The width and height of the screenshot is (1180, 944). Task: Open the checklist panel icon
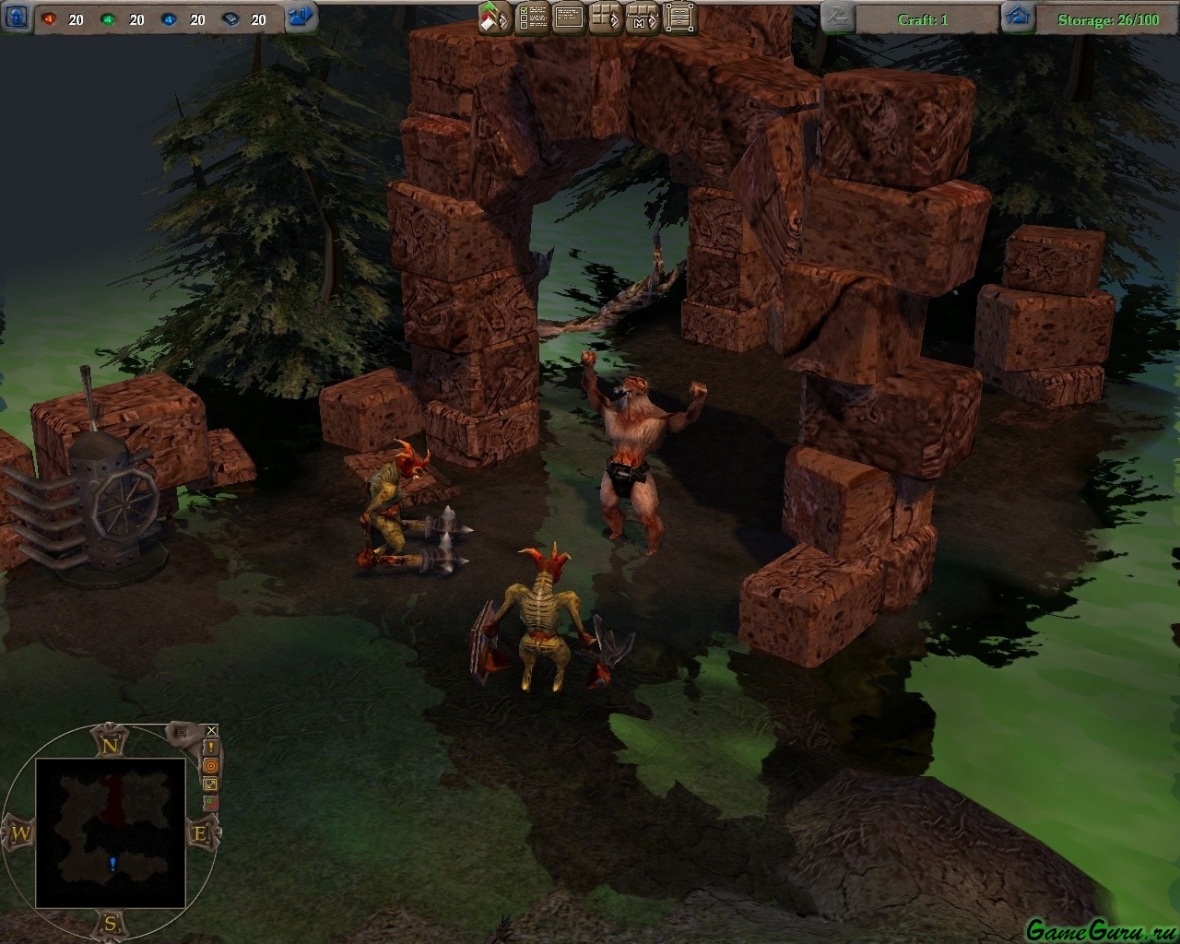pos(531,17)
